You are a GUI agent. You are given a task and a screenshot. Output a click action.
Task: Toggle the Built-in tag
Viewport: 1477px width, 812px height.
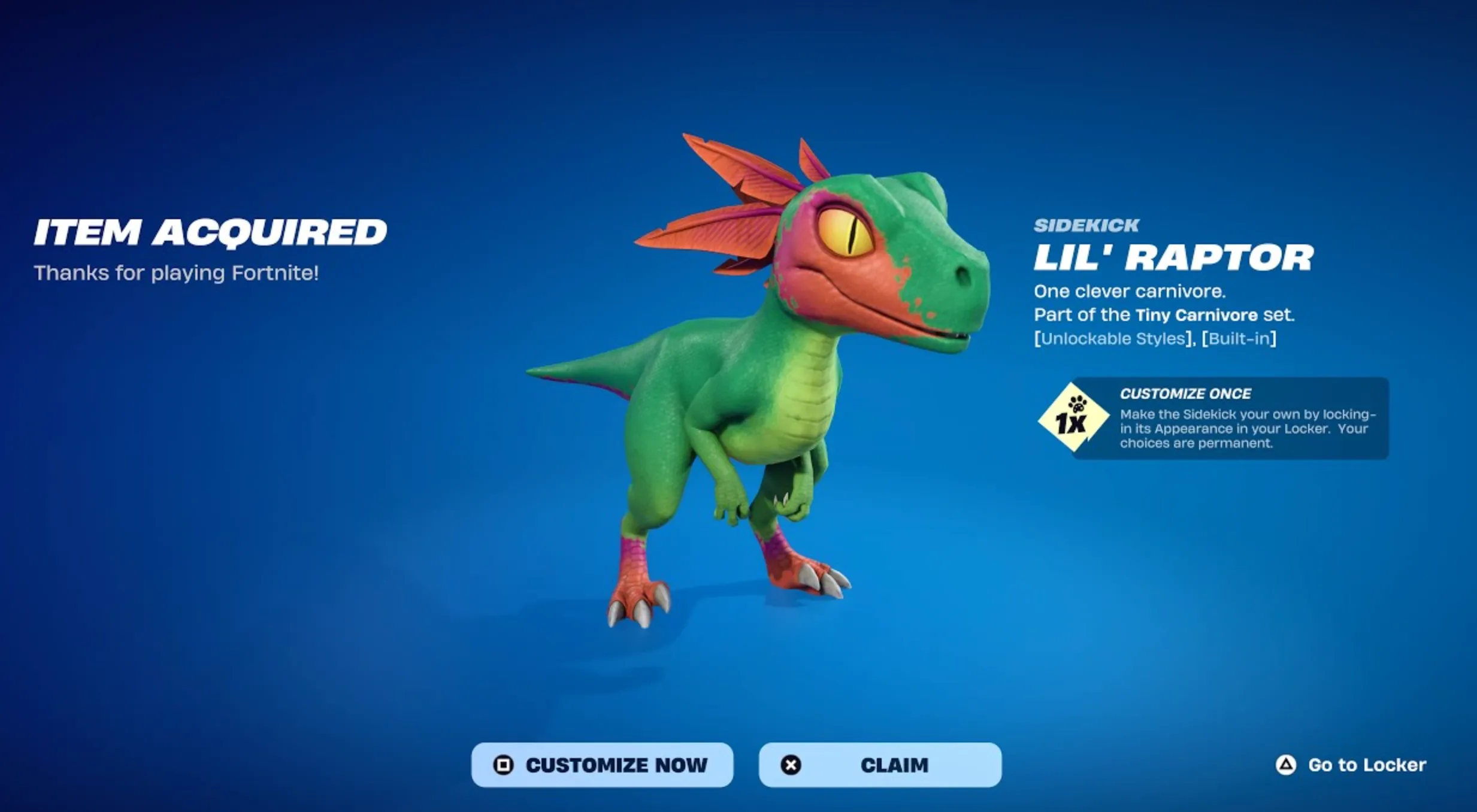1238,338
